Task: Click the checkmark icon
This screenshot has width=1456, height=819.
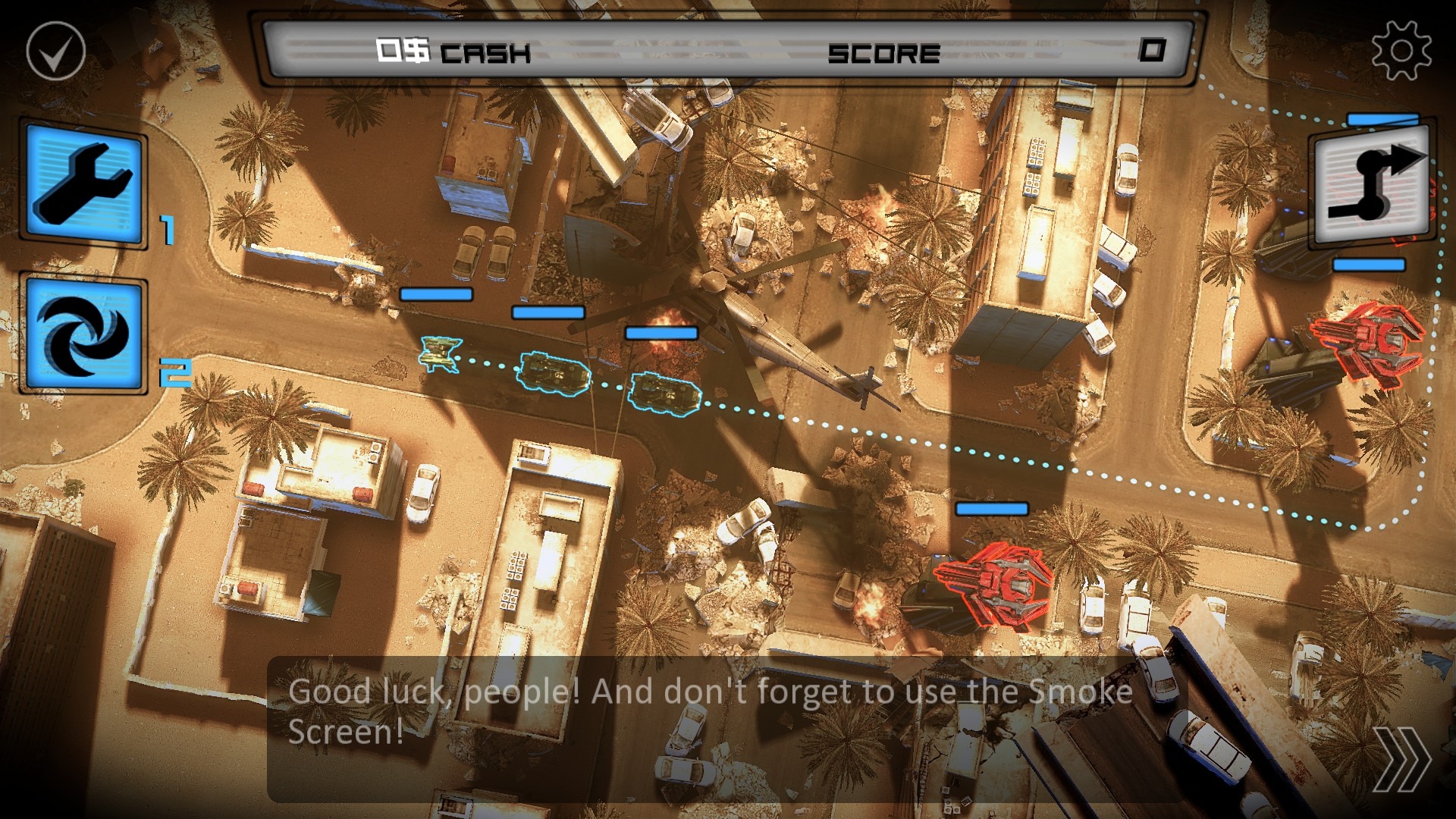Action: point(56,51)
